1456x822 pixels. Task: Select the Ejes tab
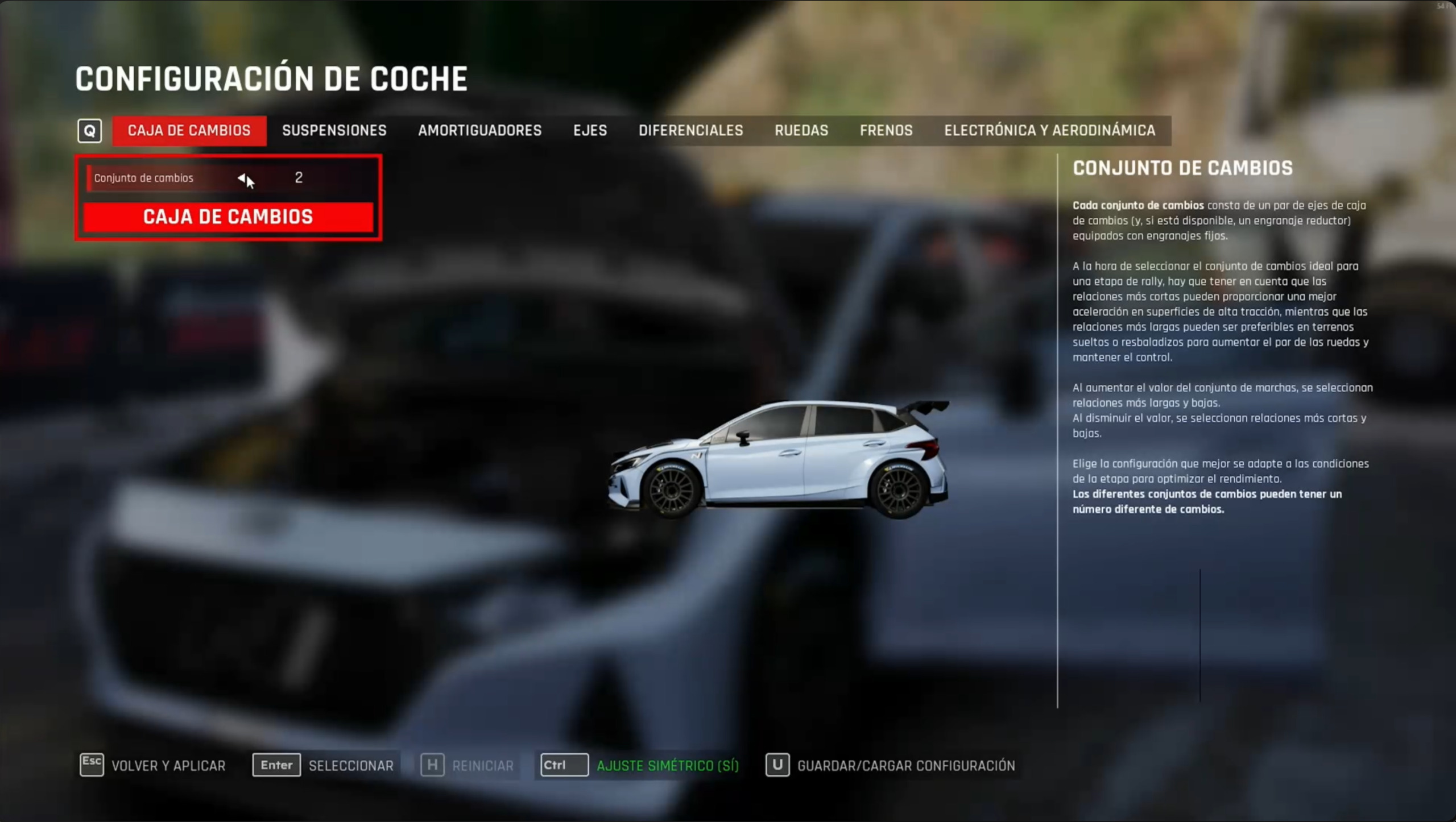[x=590, y=131]
